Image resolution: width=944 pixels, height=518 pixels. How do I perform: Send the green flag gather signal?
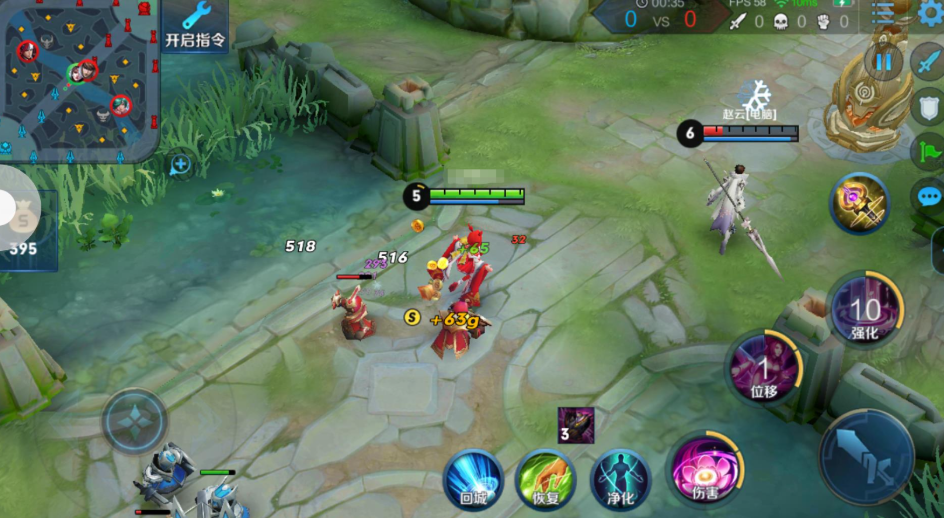point(928,152)
